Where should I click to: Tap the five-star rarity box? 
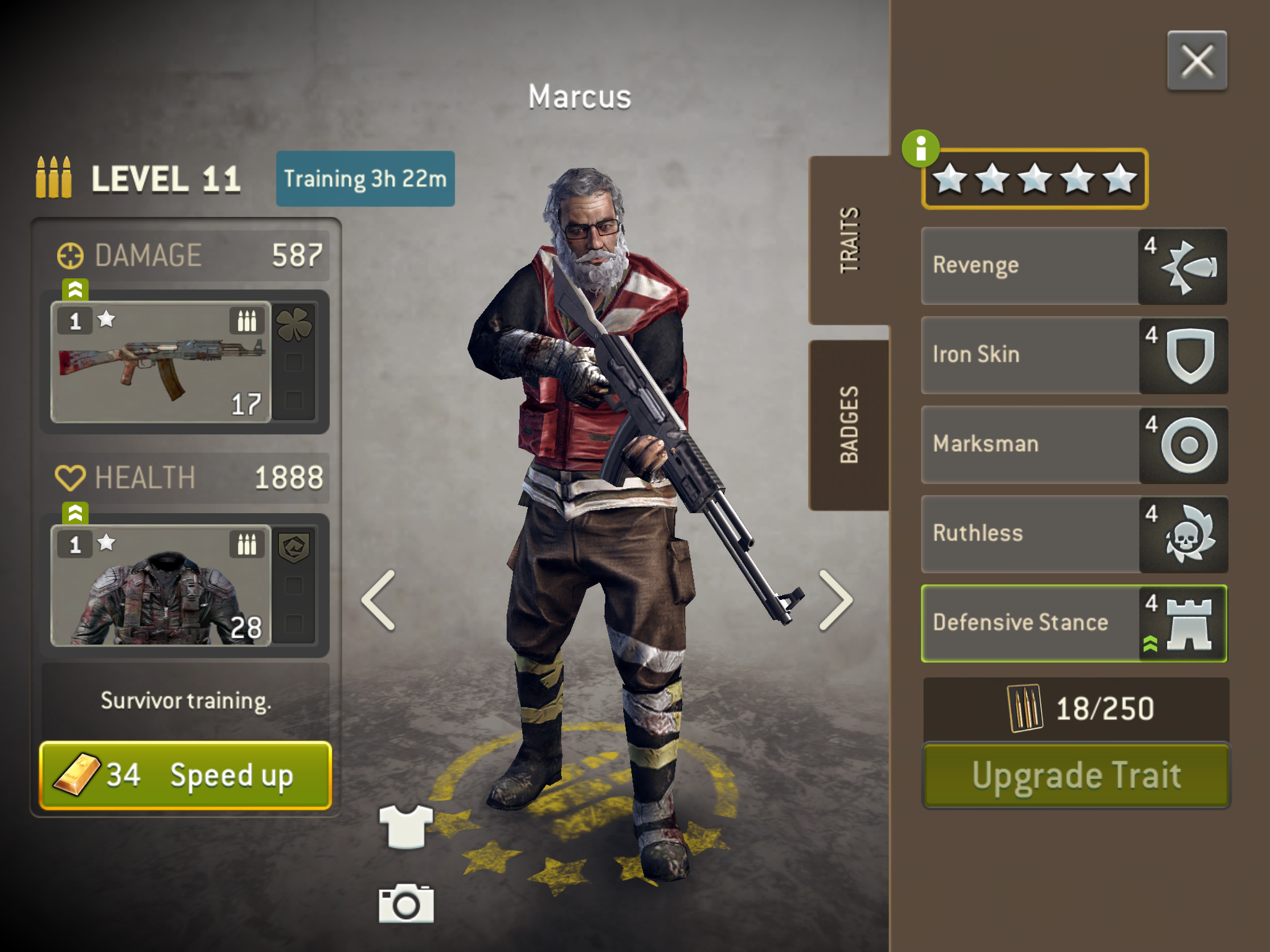[x=1035, y=179]
